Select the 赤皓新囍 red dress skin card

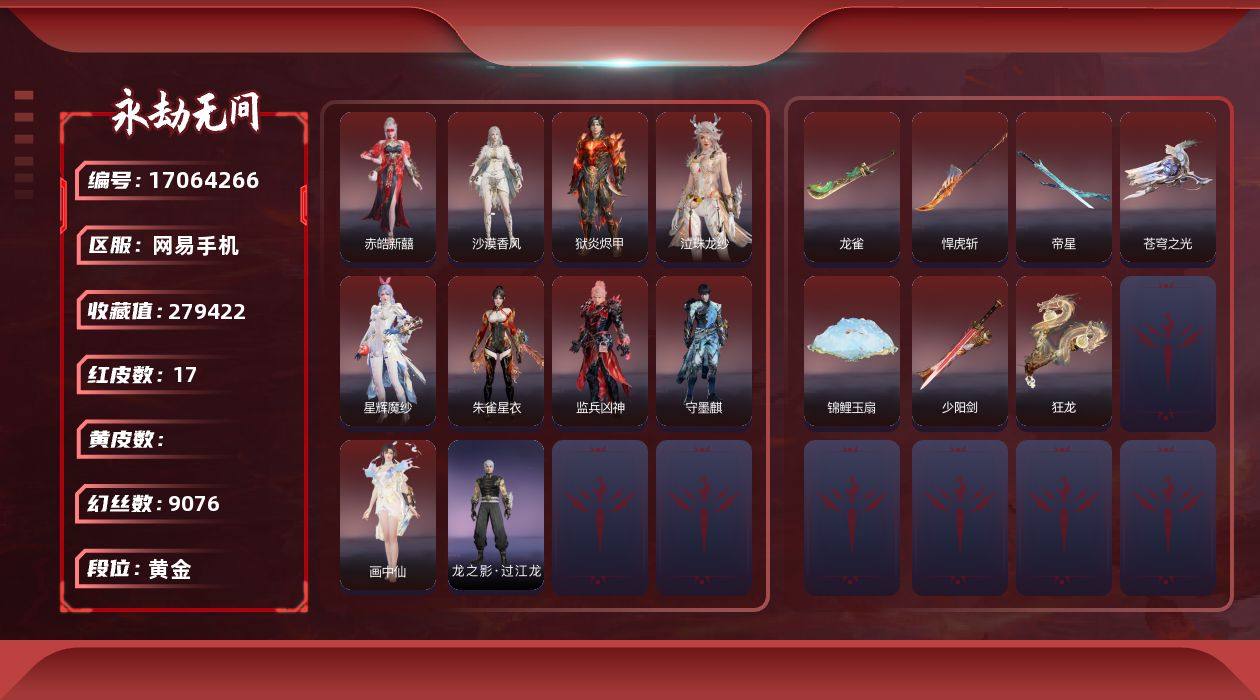(388, 187)
